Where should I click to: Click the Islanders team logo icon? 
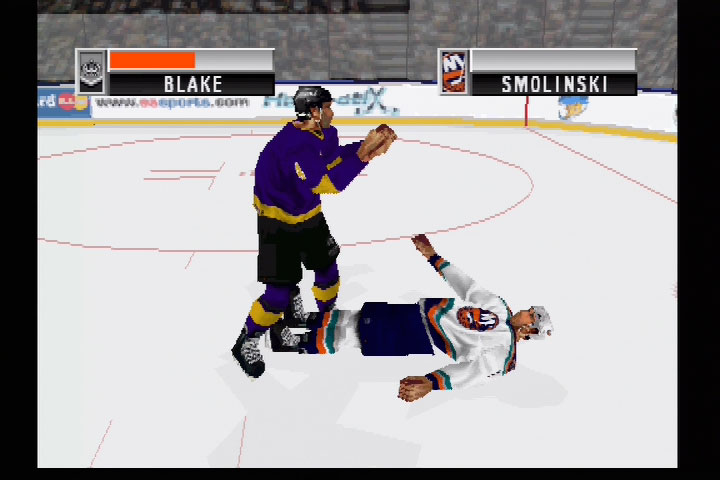pyautogui.click(x=453, y=73)
